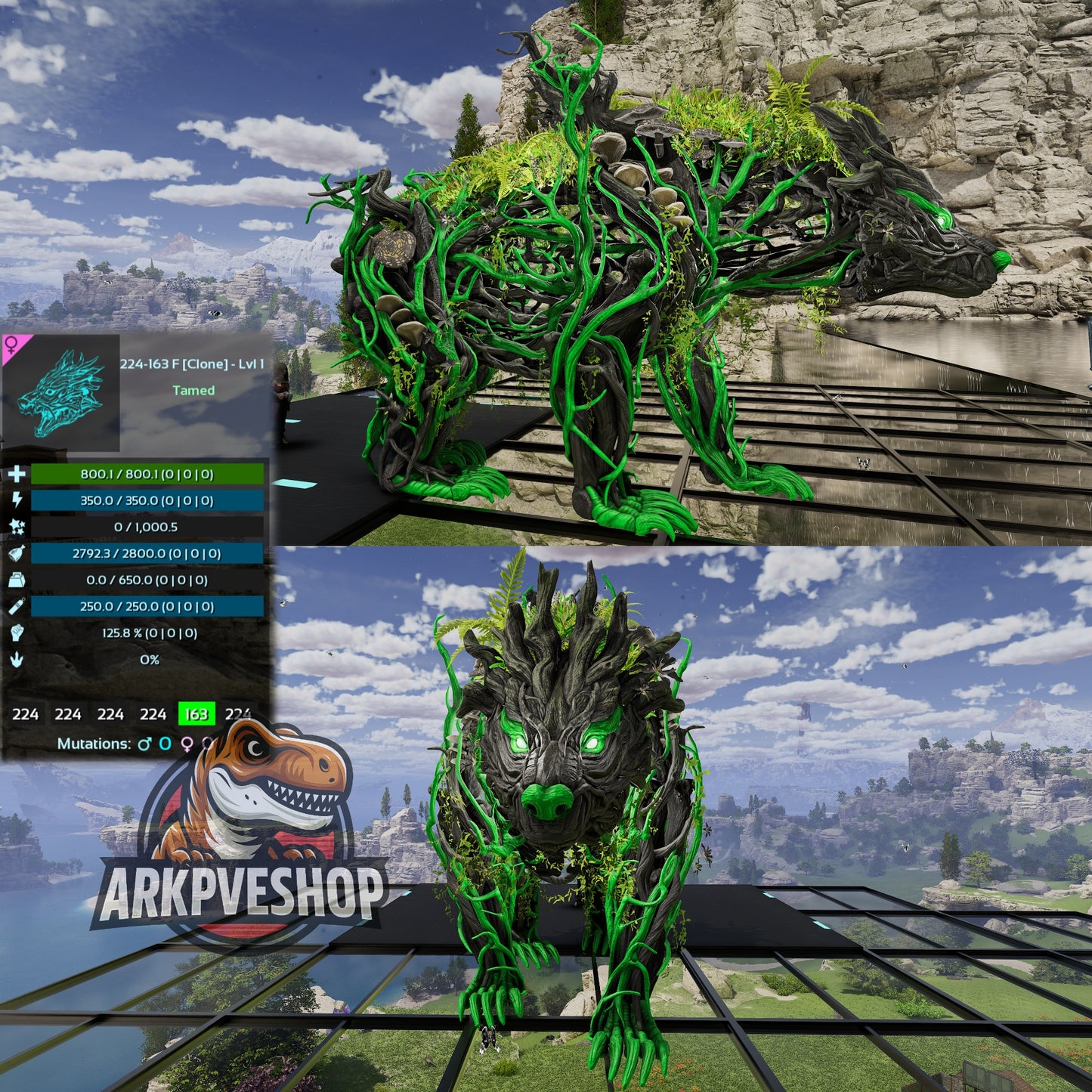Open the Mutations details row
Viewport: 1092px width, 1092px height.
click(x=94, y=744)
